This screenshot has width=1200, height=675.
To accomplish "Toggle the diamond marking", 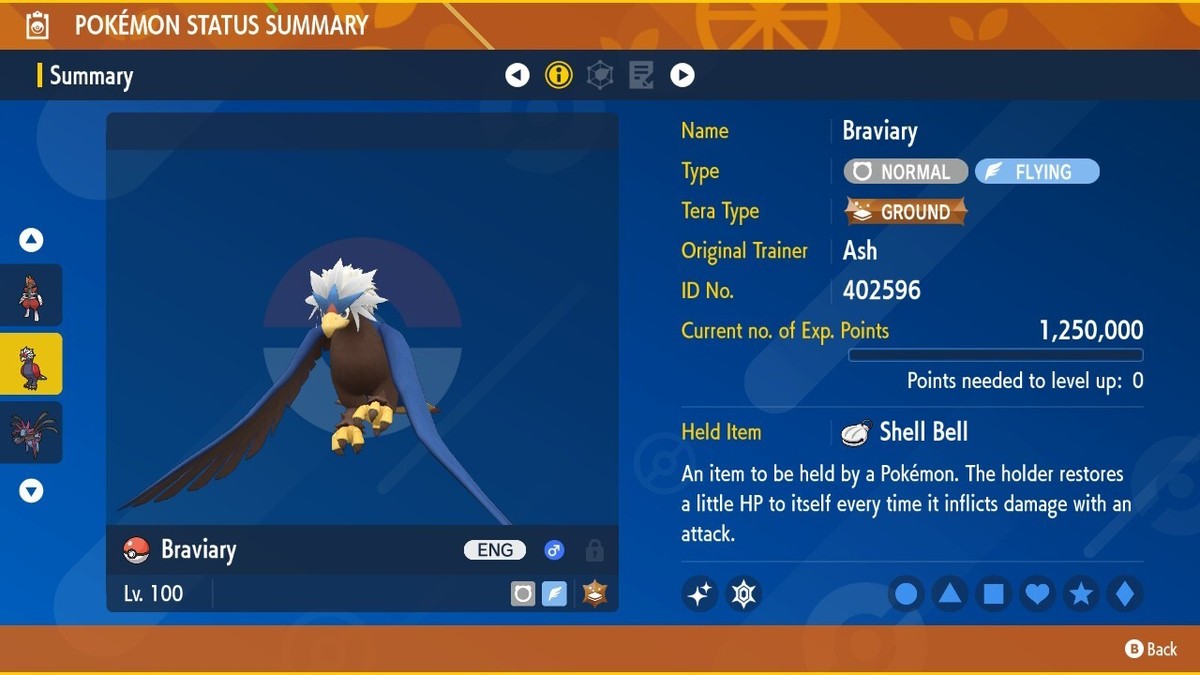I will (x=1125, y=594).
